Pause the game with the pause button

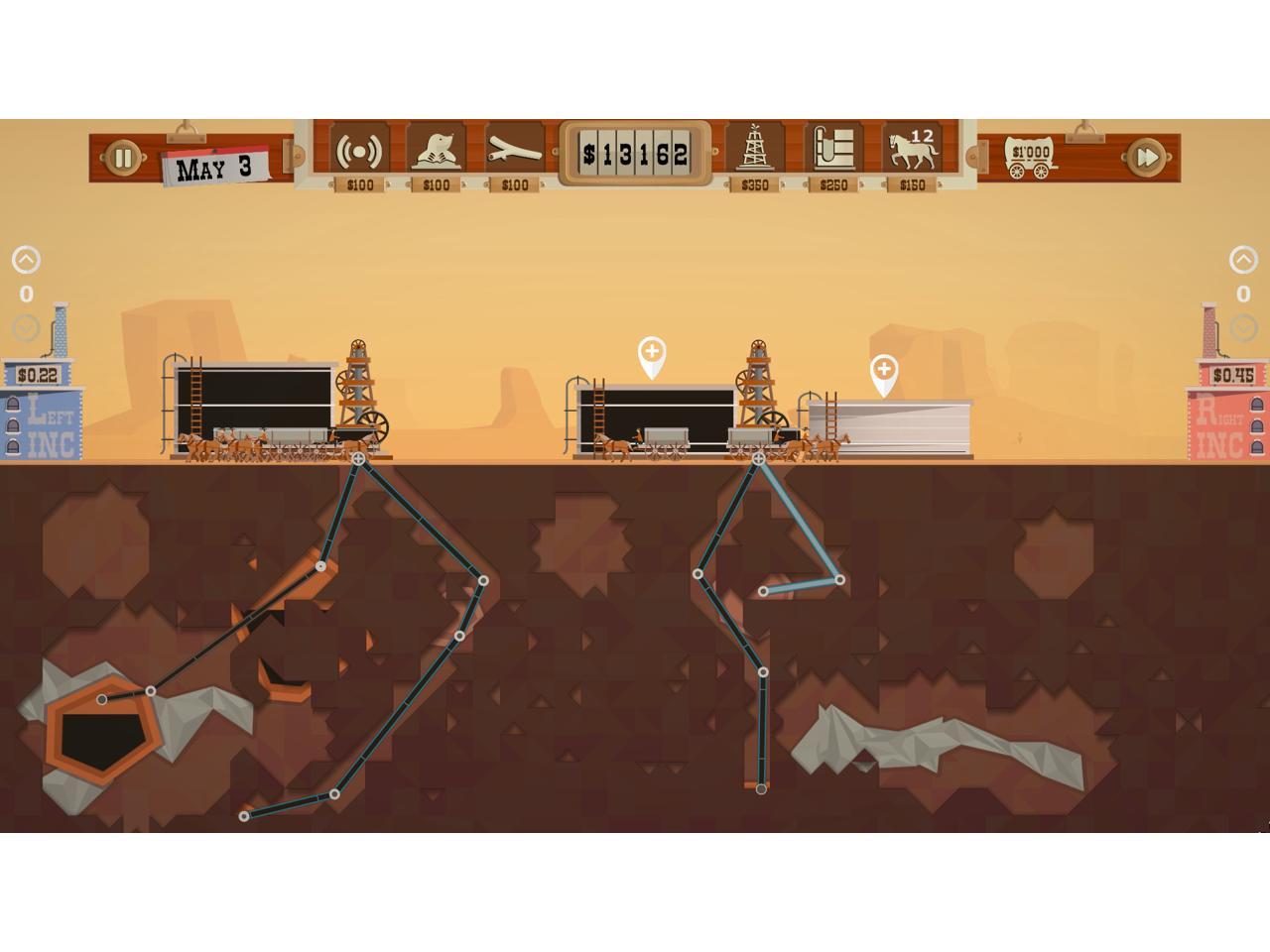(x=123, y=158)
